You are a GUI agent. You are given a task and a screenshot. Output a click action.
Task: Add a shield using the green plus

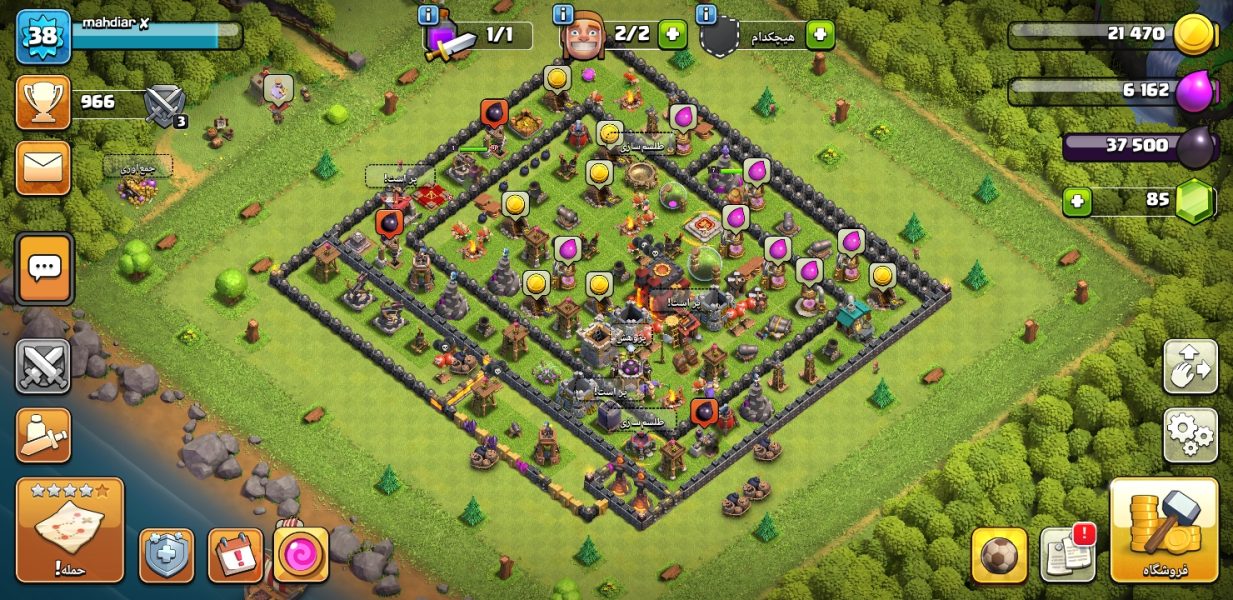(x=819, y=35)
